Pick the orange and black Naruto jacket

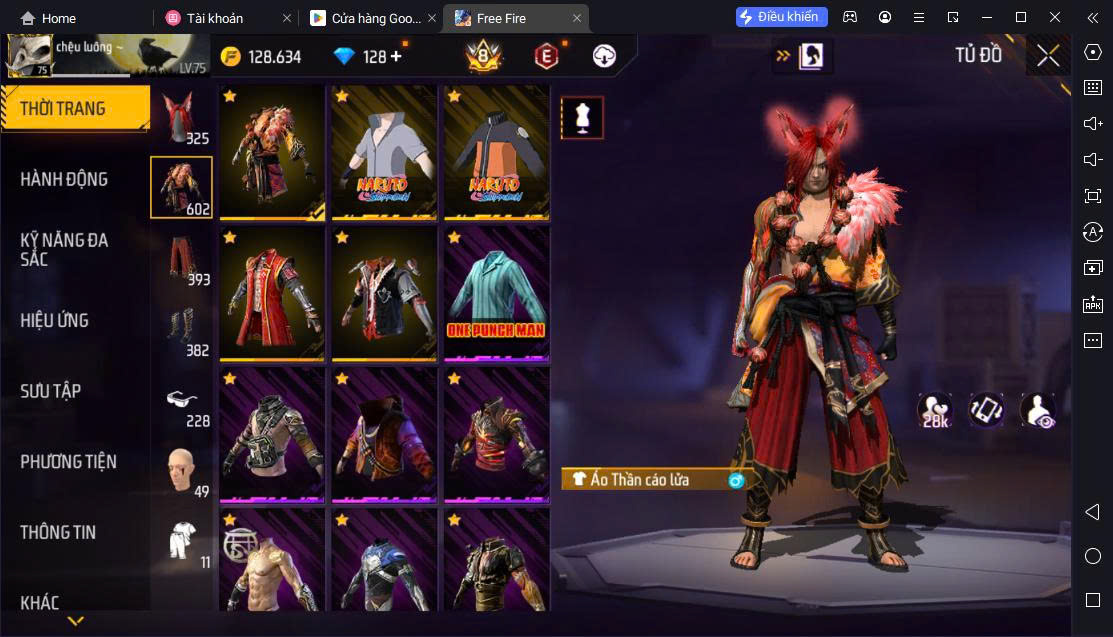click(x=496, y=152)
